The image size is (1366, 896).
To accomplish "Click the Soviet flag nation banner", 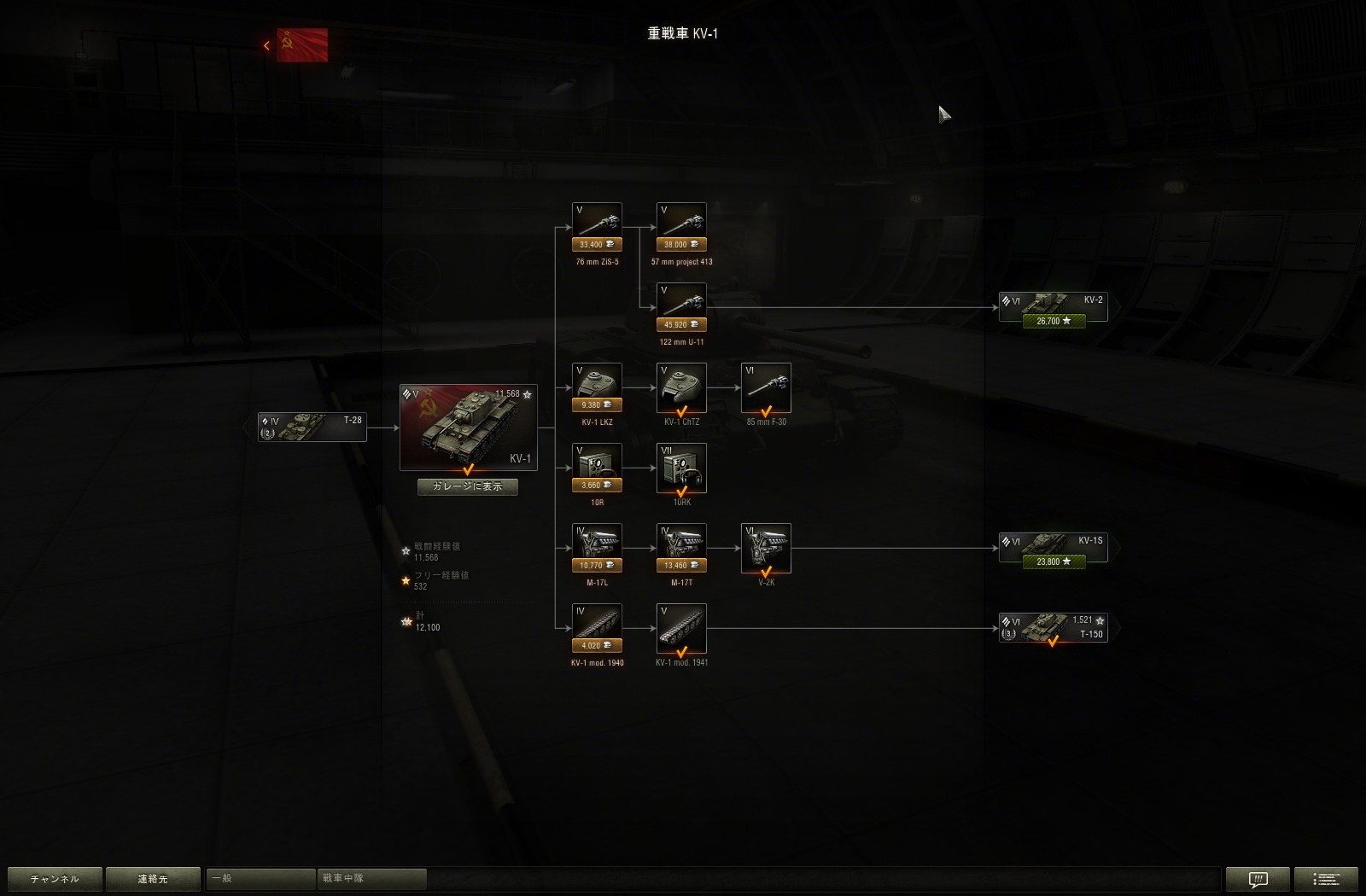I will click(301, 44).
